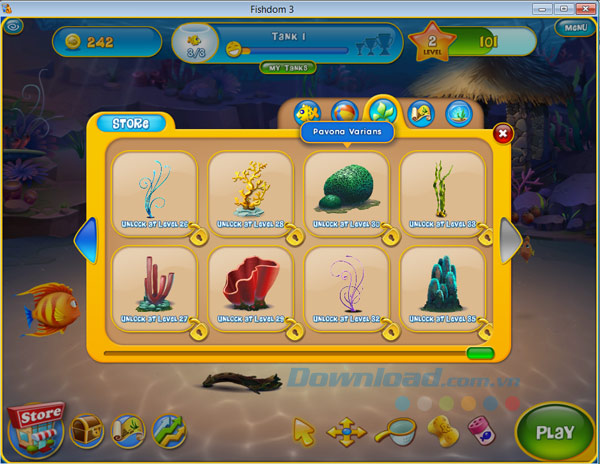Close the Store panel
Image resolution: width=600 pixels, height=464 pixels.
pos(503,131)
